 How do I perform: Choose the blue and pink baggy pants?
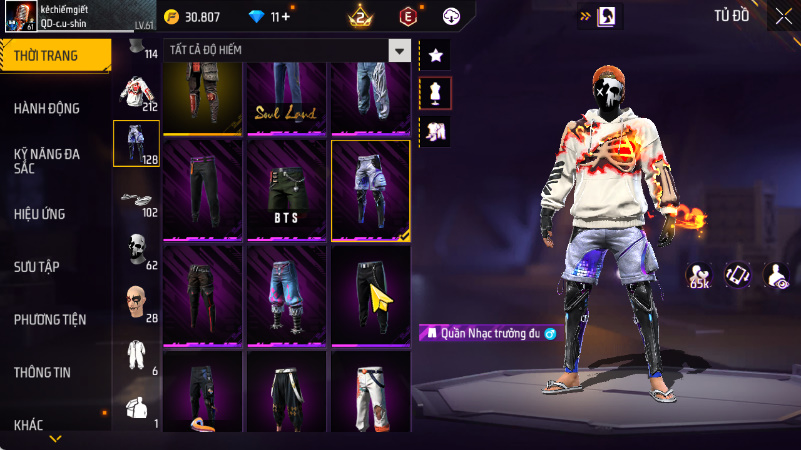coord(287,295)
